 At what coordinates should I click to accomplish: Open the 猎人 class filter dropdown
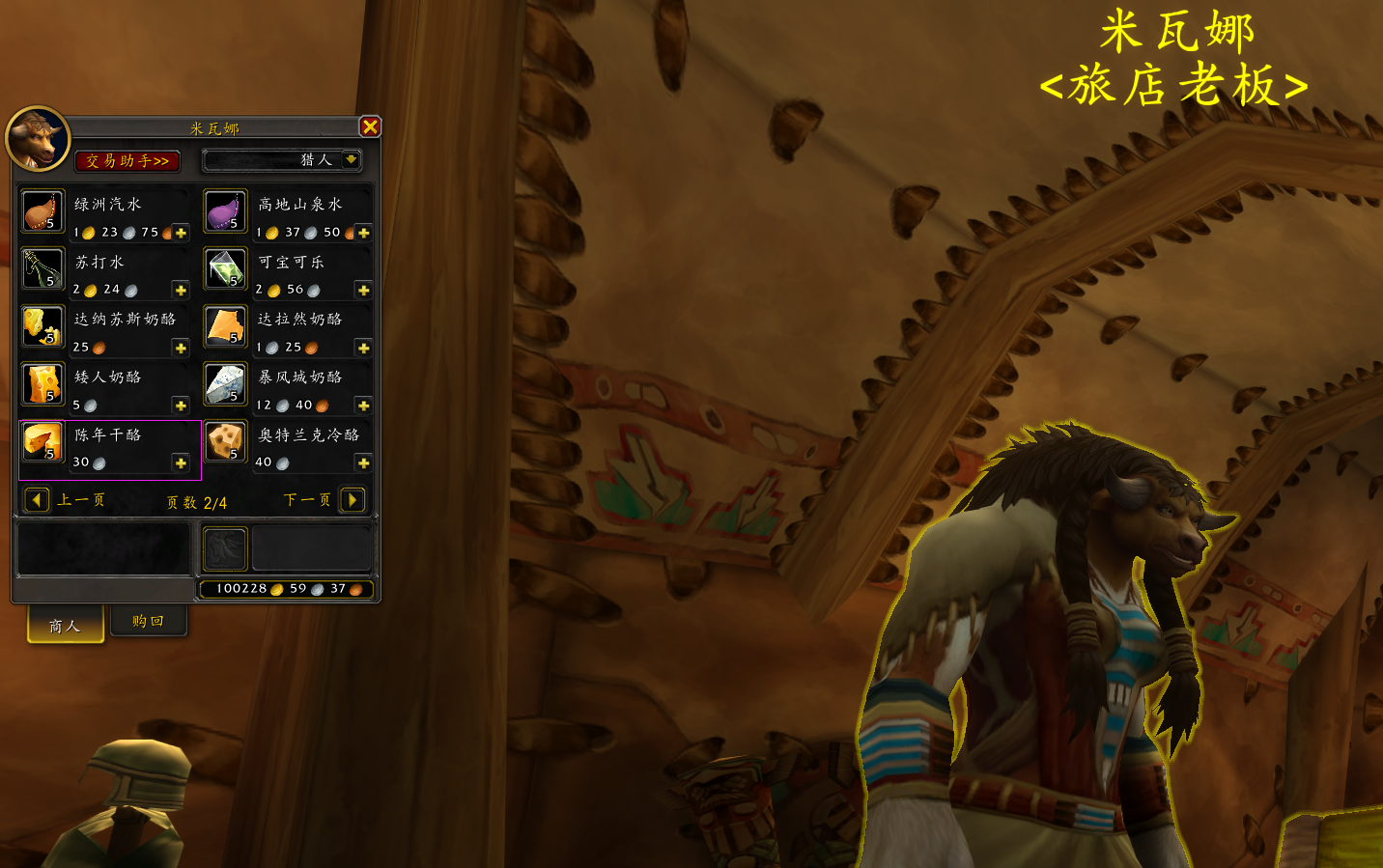351,159
